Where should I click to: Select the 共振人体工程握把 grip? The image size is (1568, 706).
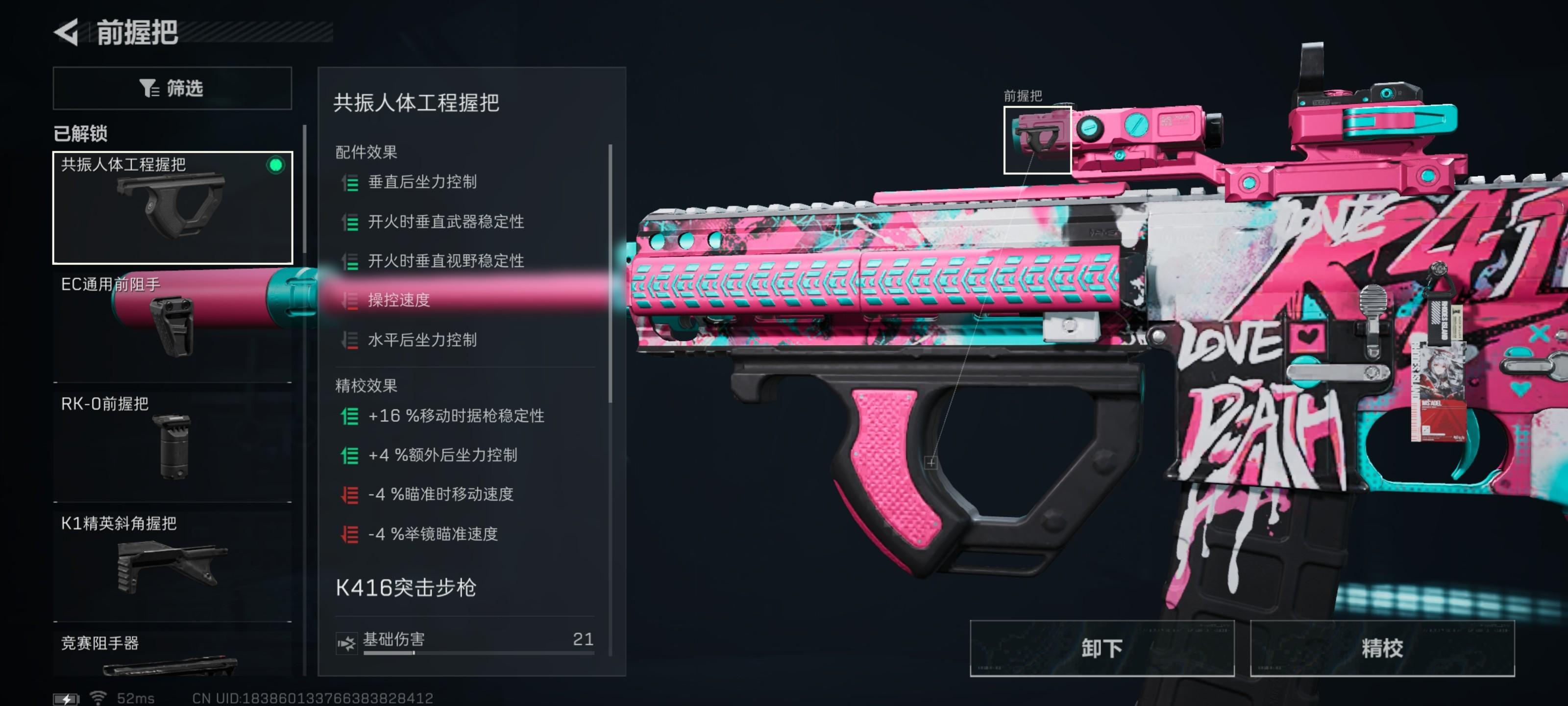[x=173, y=207]
